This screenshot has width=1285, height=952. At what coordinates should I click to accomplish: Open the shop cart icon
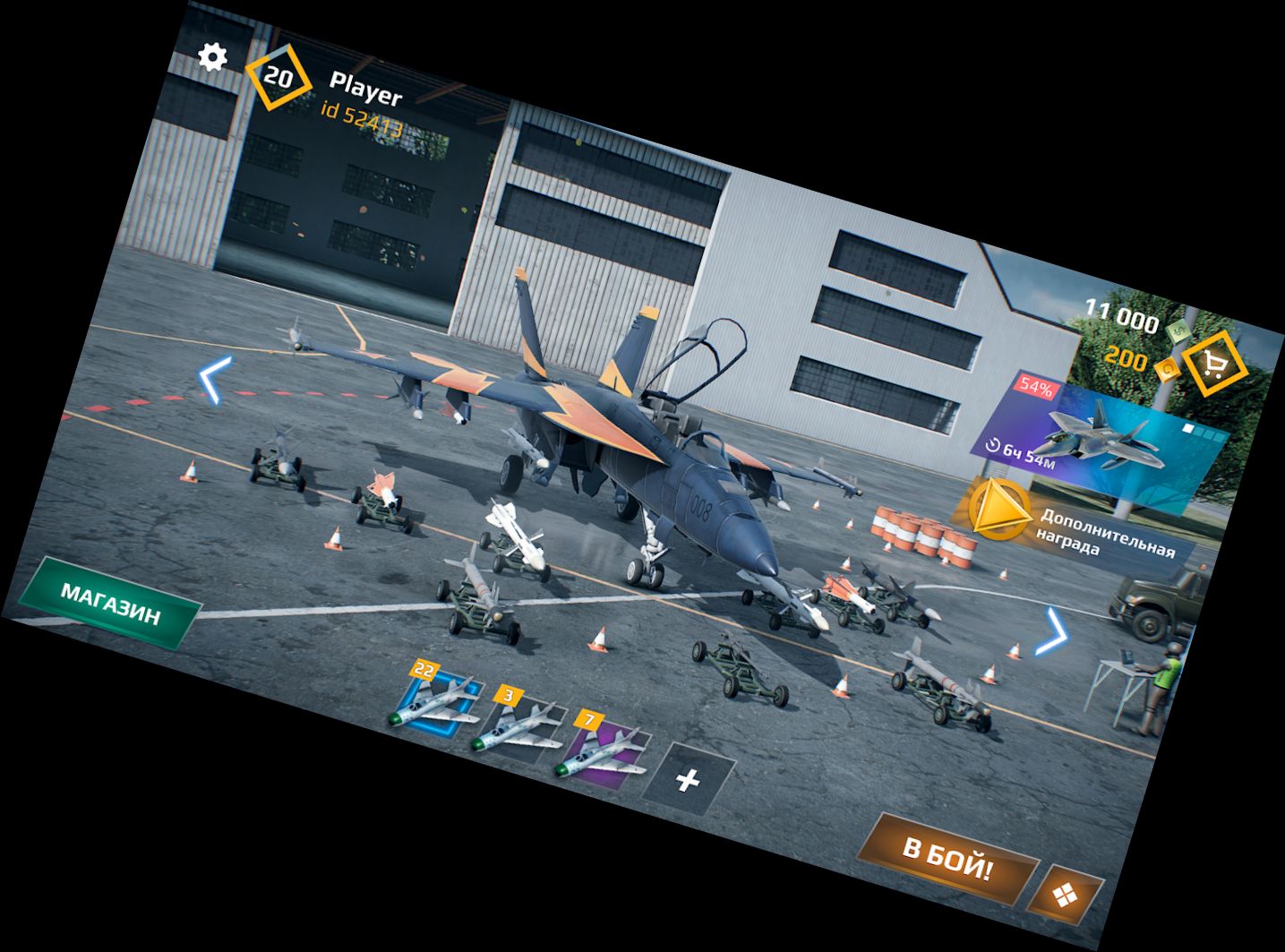point(1213,362)
